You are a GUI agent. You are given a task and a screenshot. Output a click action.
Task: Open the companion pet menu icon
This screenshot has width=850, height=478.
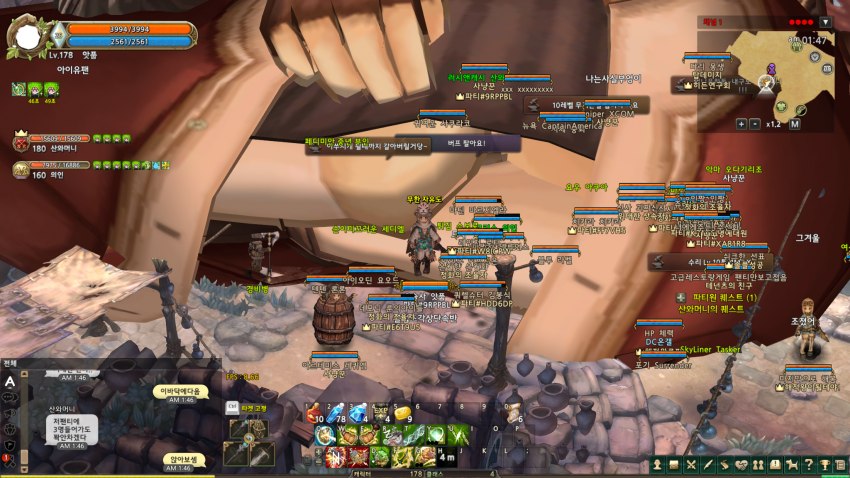(x=790, y=464)
